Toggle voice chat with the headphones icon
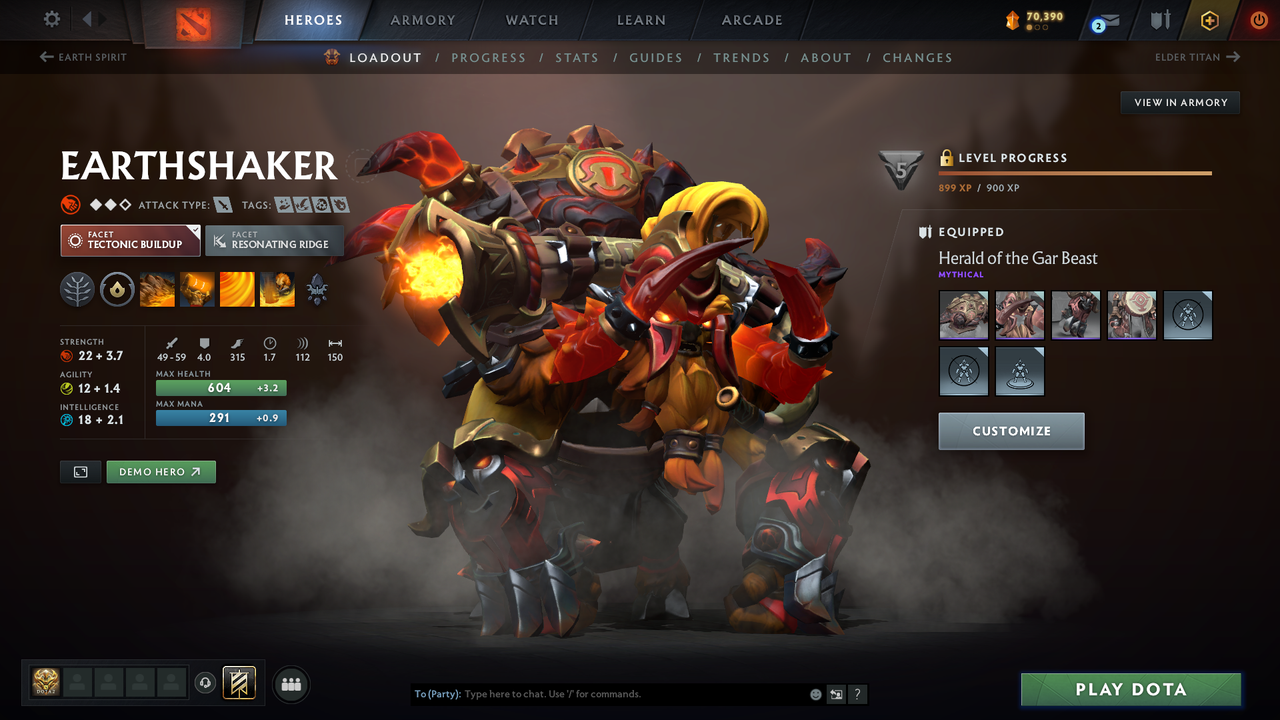 tap(207, 683)
